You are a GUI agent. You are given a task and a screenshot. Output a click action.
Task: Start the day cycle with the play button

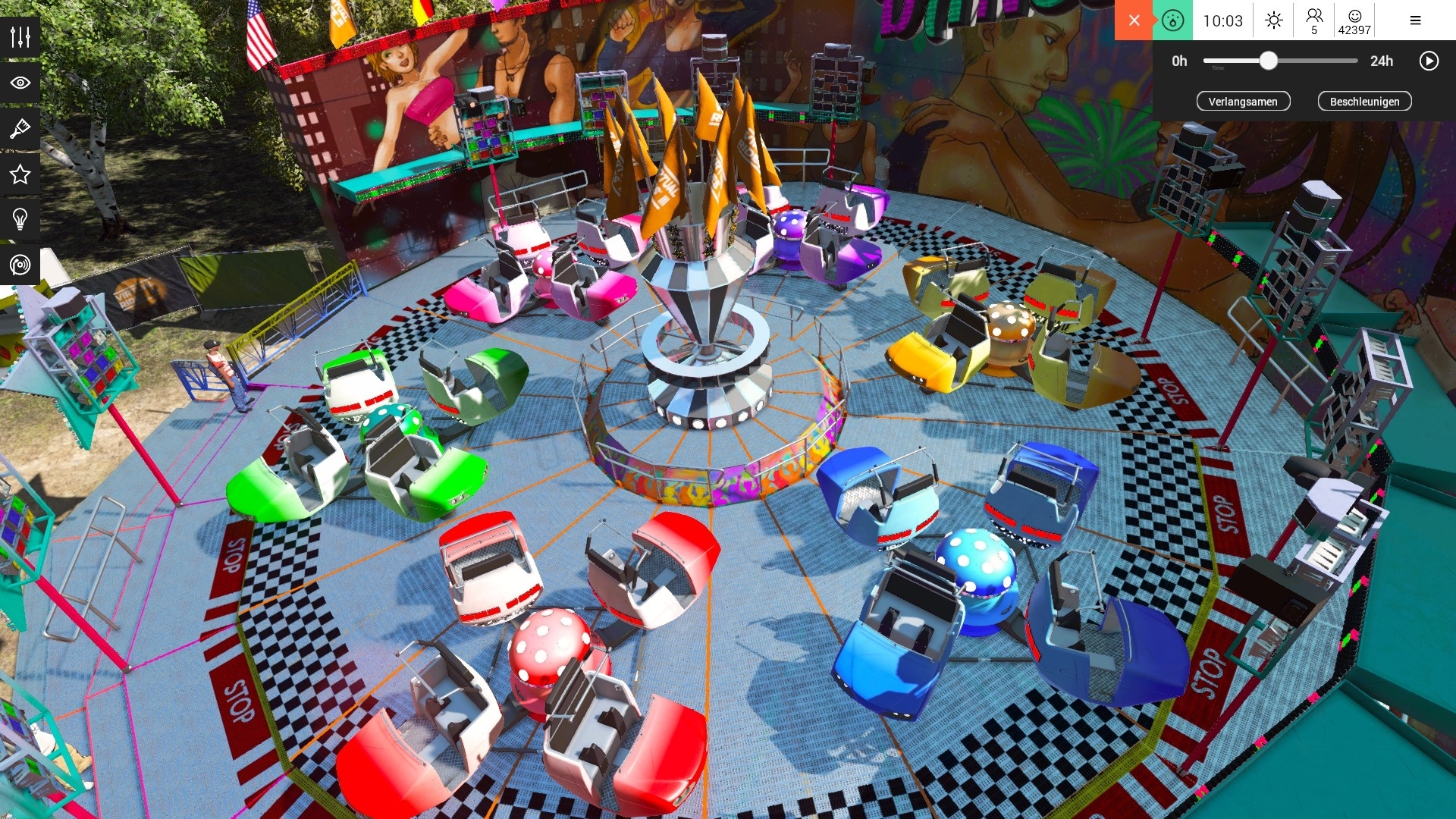click(1429, 61)
